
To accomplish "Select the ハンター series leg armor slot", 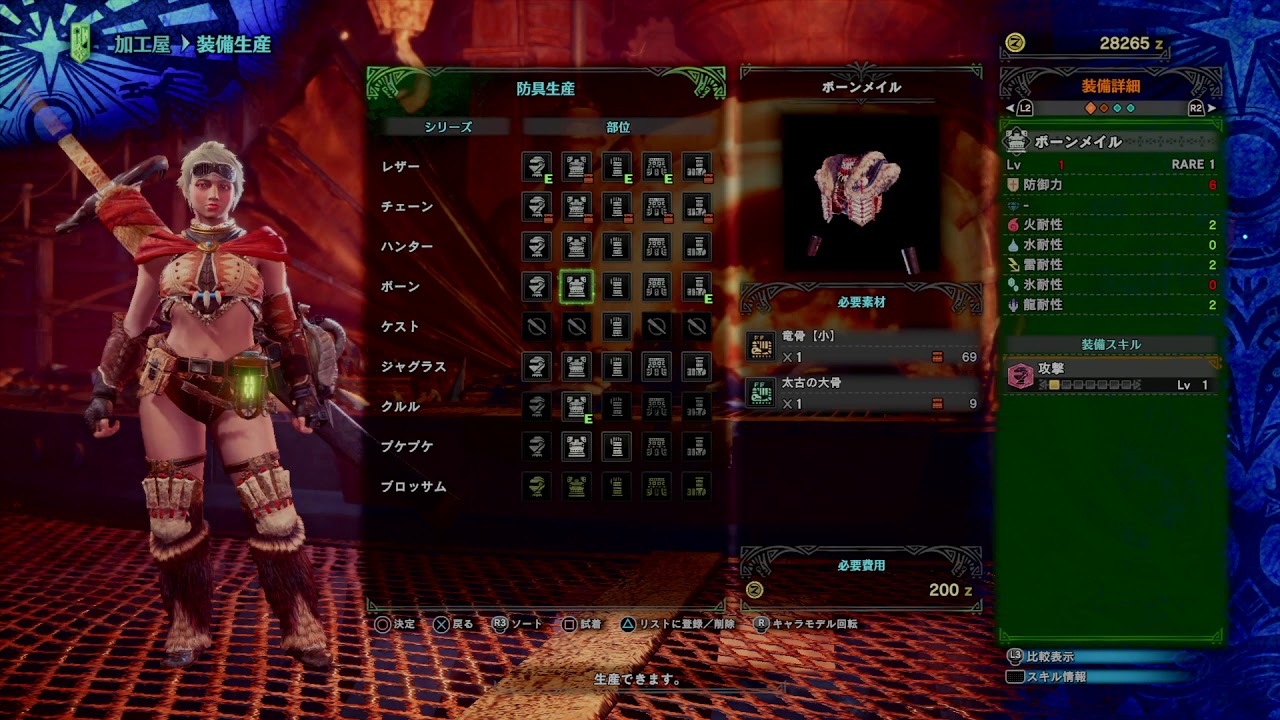I will (x=697, y=247).
